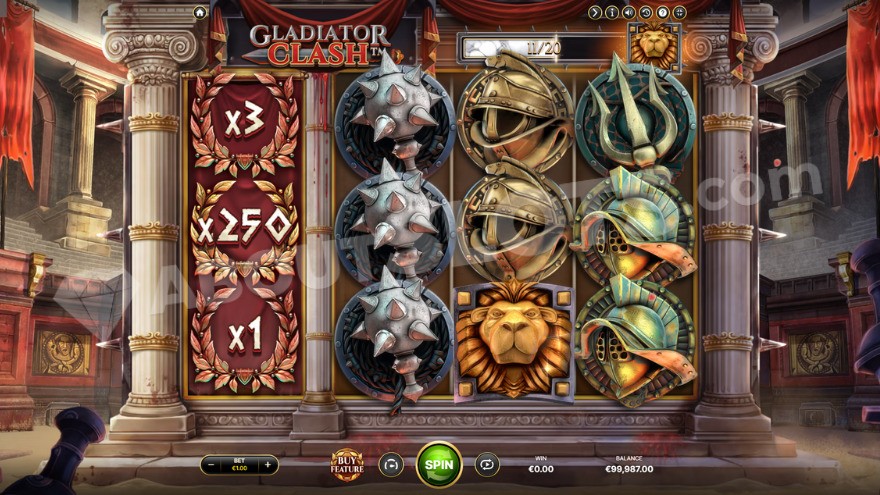The image size is (880, 495).
Task: Decrease the bet with the minus button
Action: [x=213, y=465]
